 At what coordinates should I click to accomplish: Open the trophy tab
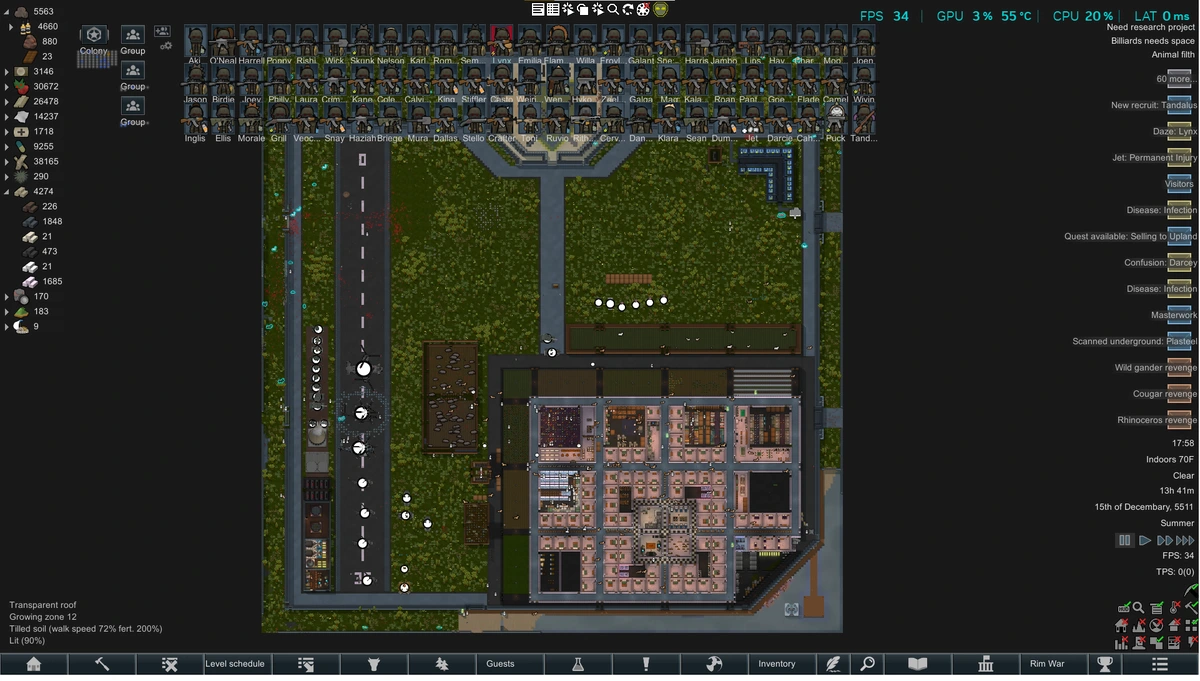1105,664
